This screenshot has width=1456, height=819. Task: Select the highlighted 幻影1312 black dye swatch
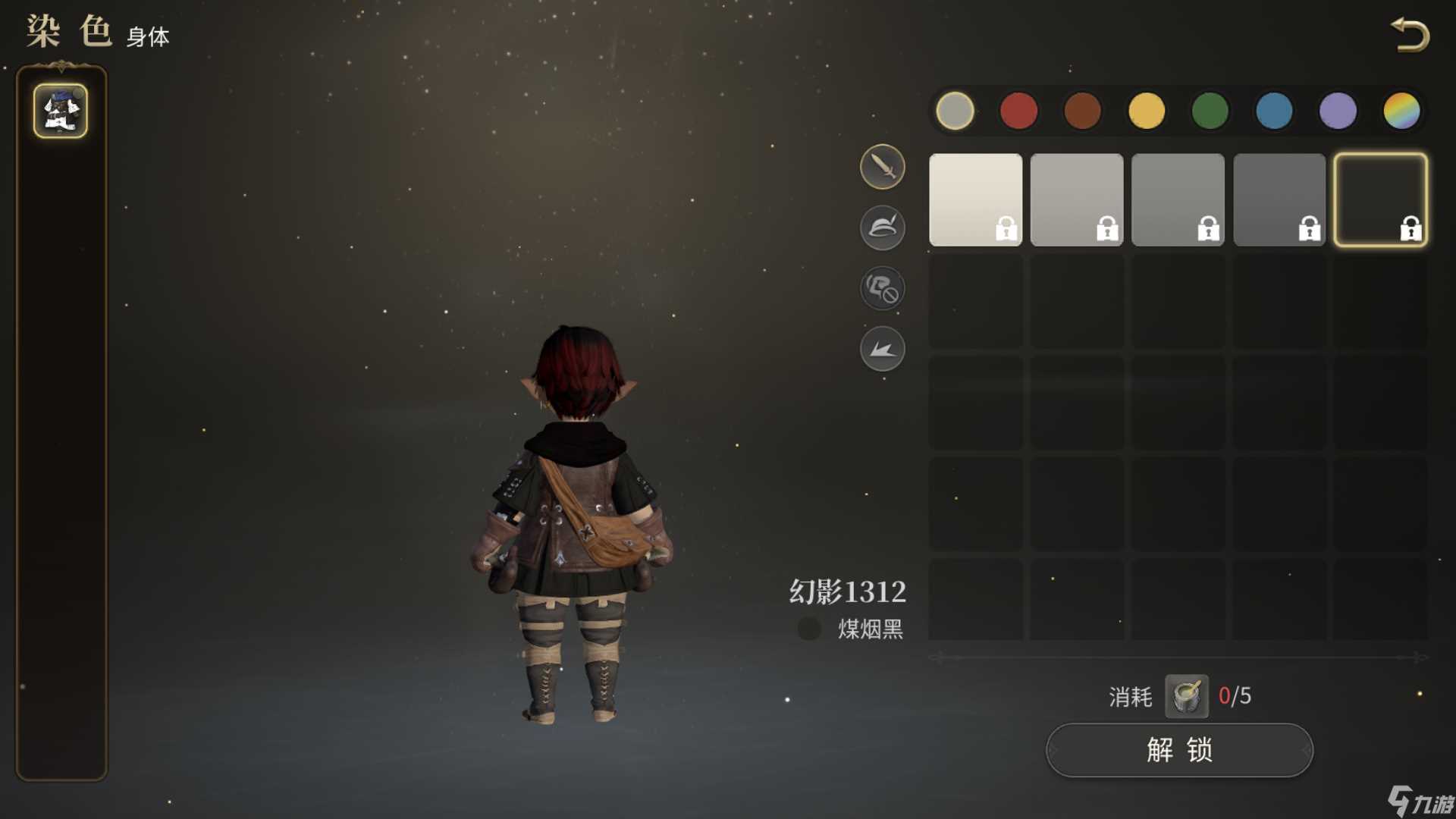tap(1382, 199)
